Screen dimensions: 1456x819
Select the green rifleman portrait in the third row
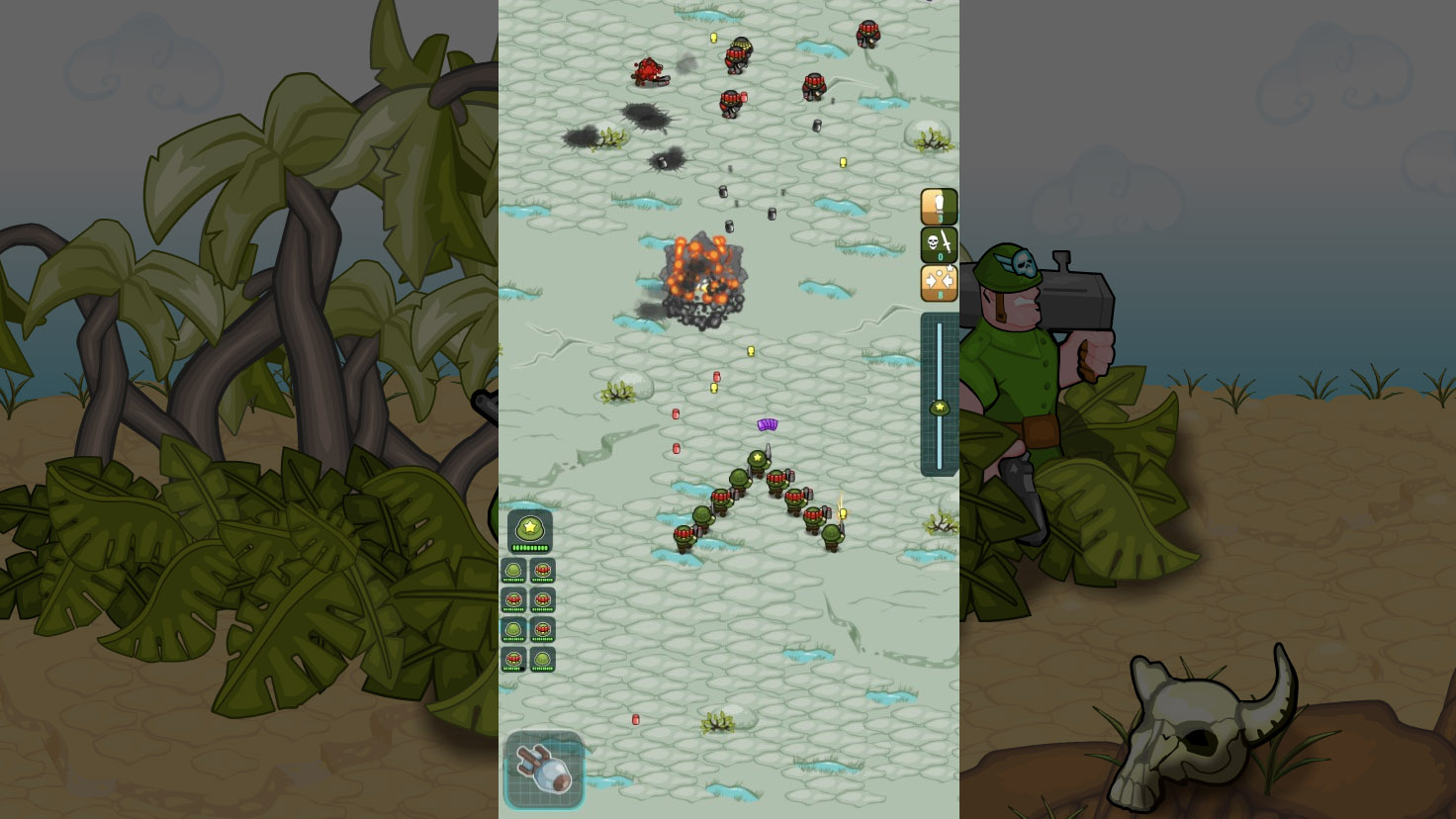[513, 629]
